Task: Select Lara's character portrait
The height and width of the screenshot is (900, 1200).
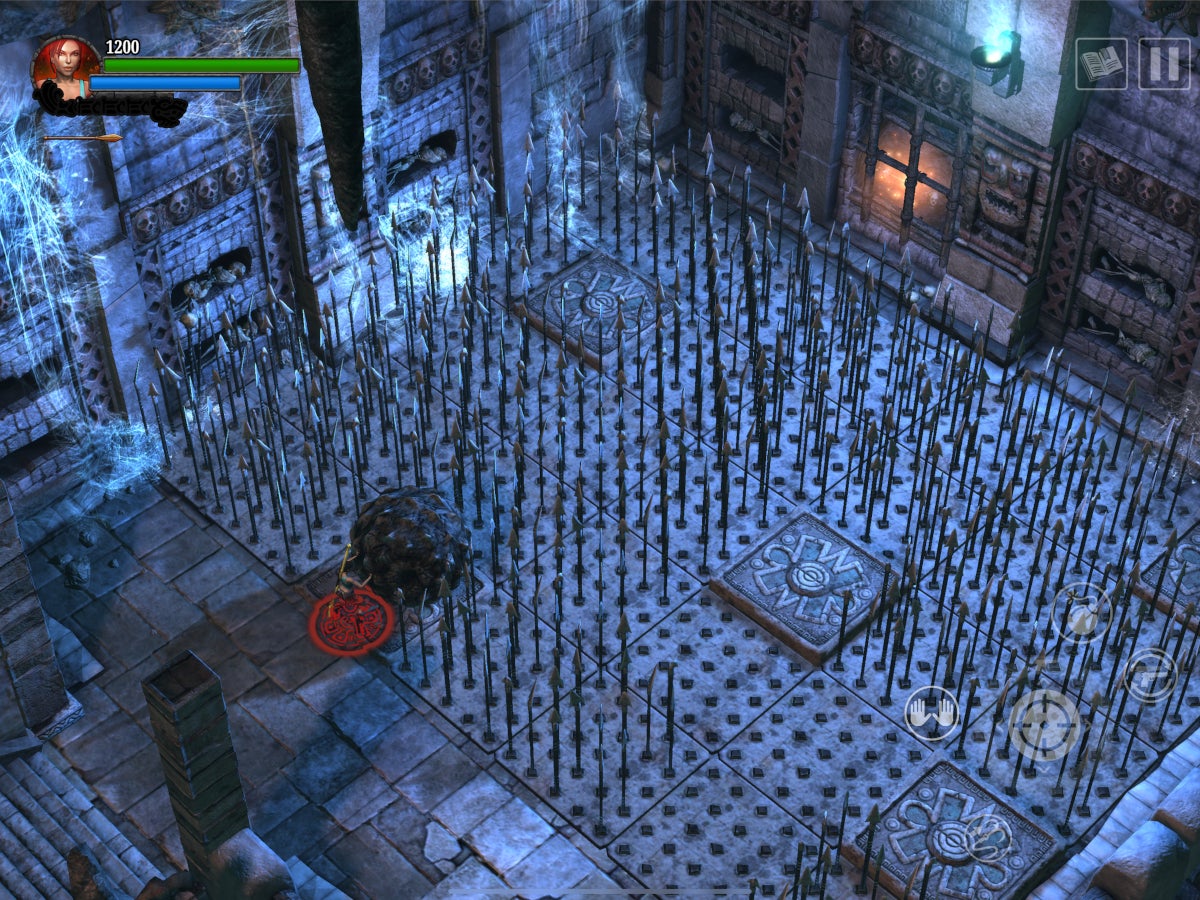Action: [x=65, y=67]
